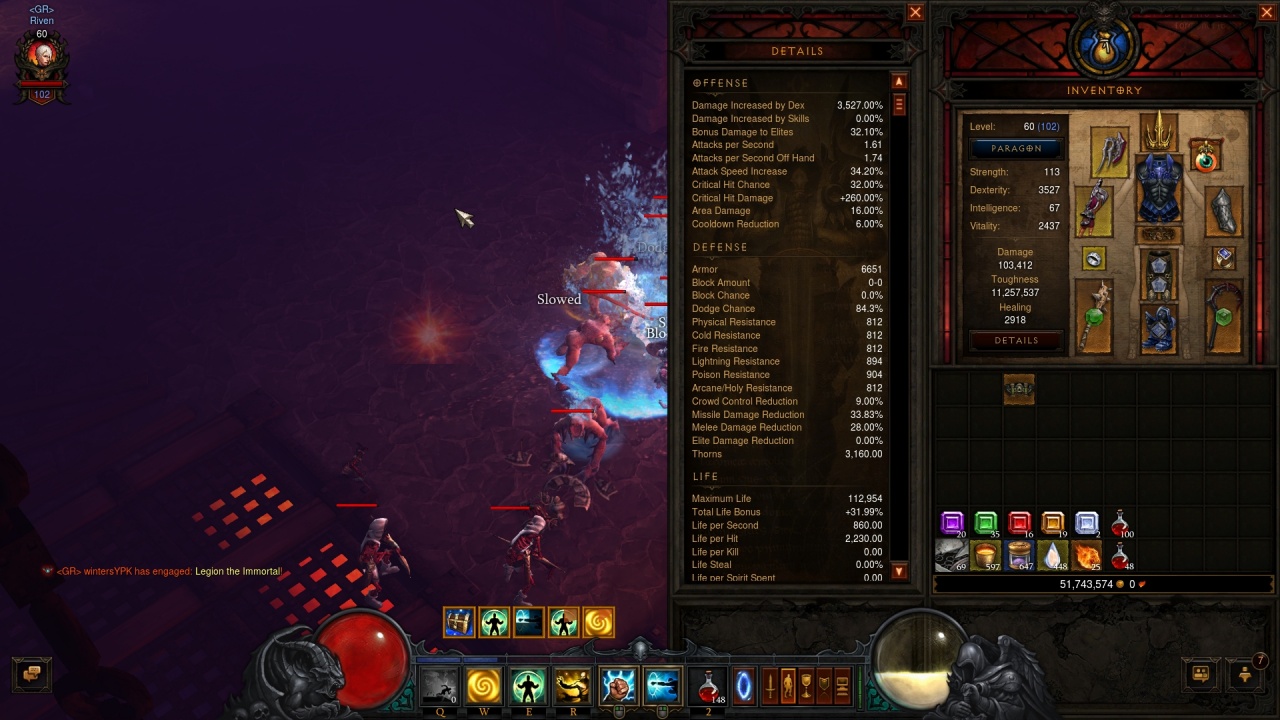
Task: Open the social friends list button
Action: (1201, 674)
